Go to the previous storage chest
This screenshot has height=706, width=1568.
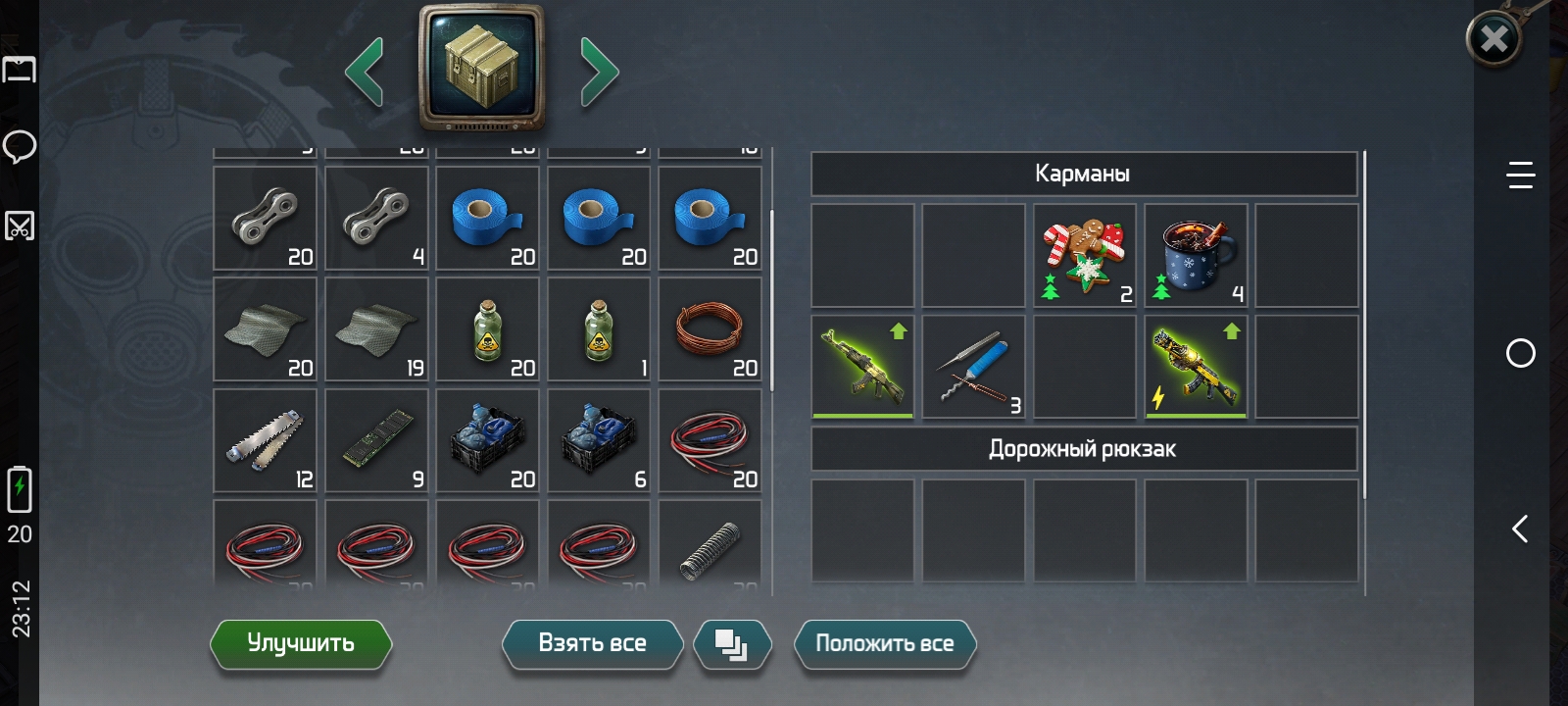coord(365,71)
